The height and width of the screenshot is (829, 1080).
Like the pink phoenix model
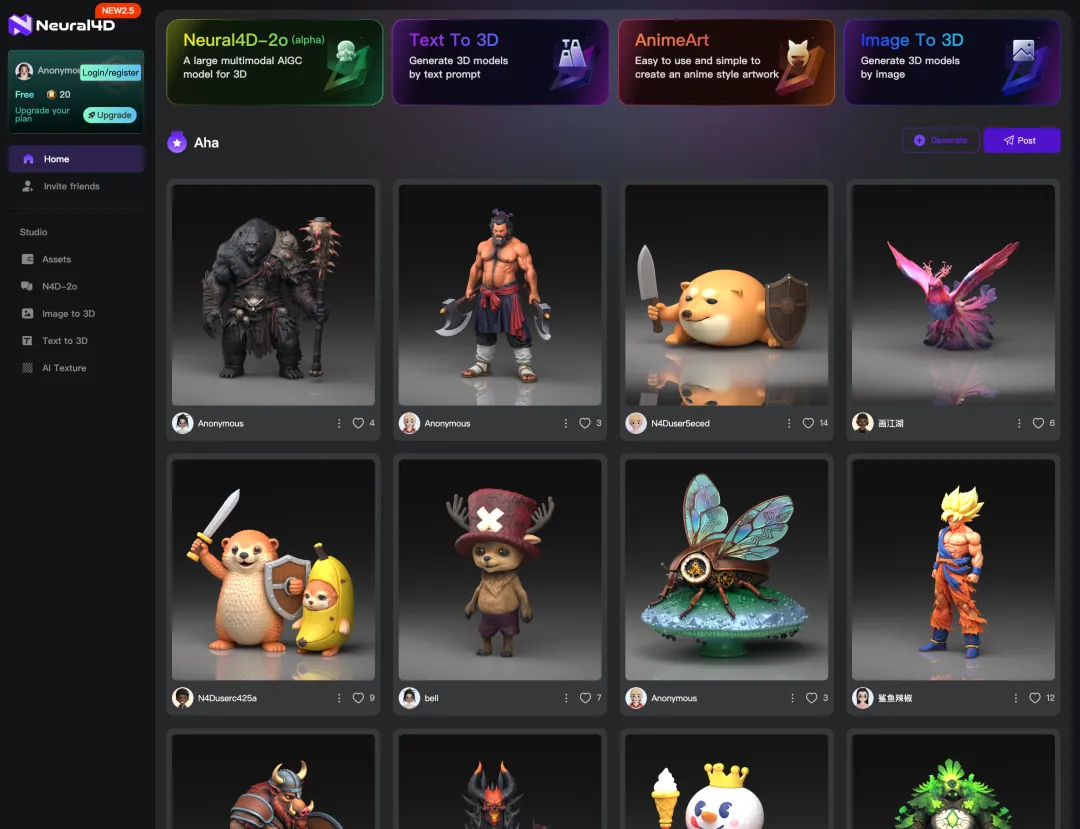[1037, 423]
